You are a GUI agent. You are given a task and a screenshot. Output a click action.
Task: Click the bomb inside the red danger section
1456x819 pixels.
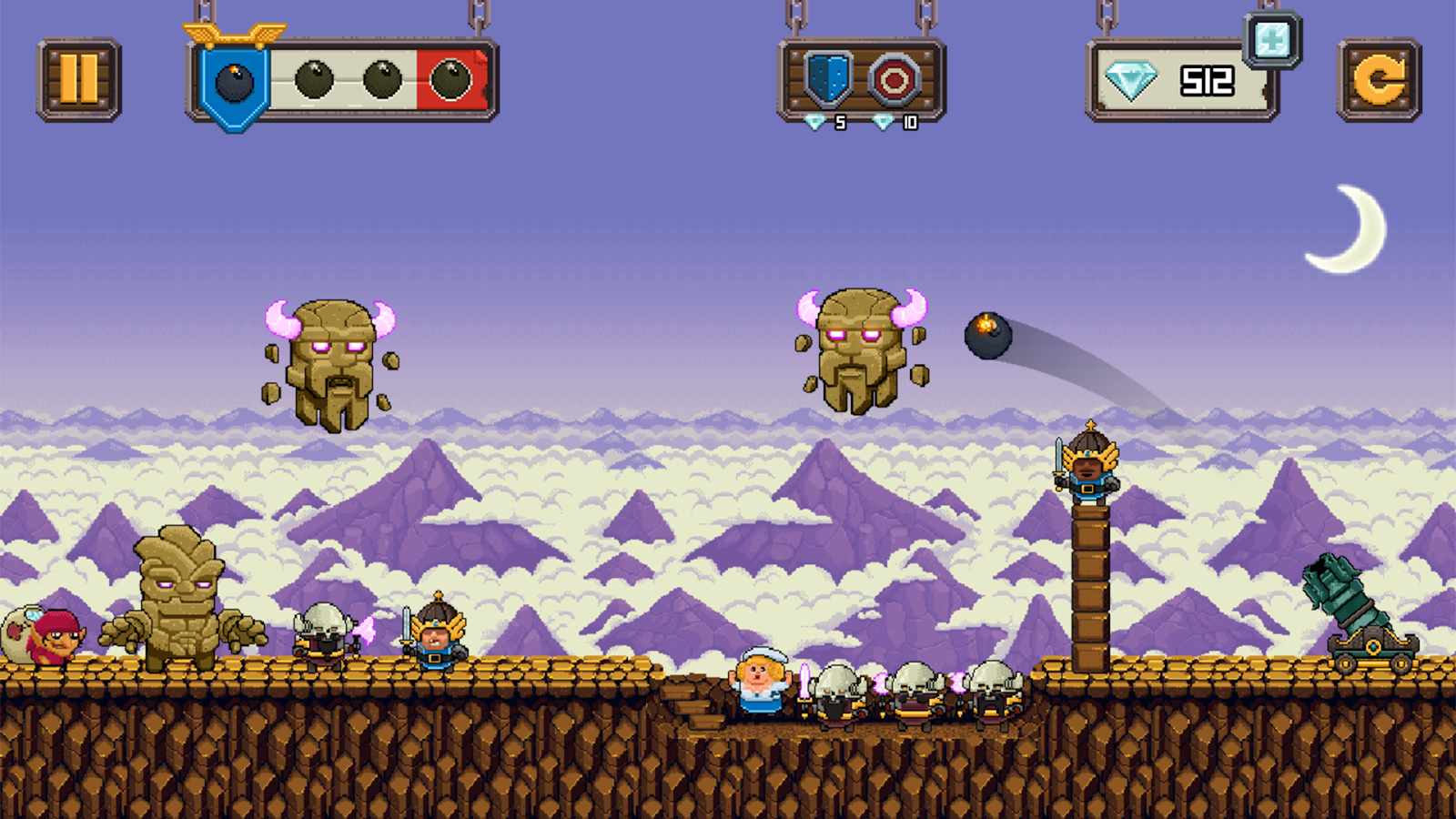pos(450,79)
